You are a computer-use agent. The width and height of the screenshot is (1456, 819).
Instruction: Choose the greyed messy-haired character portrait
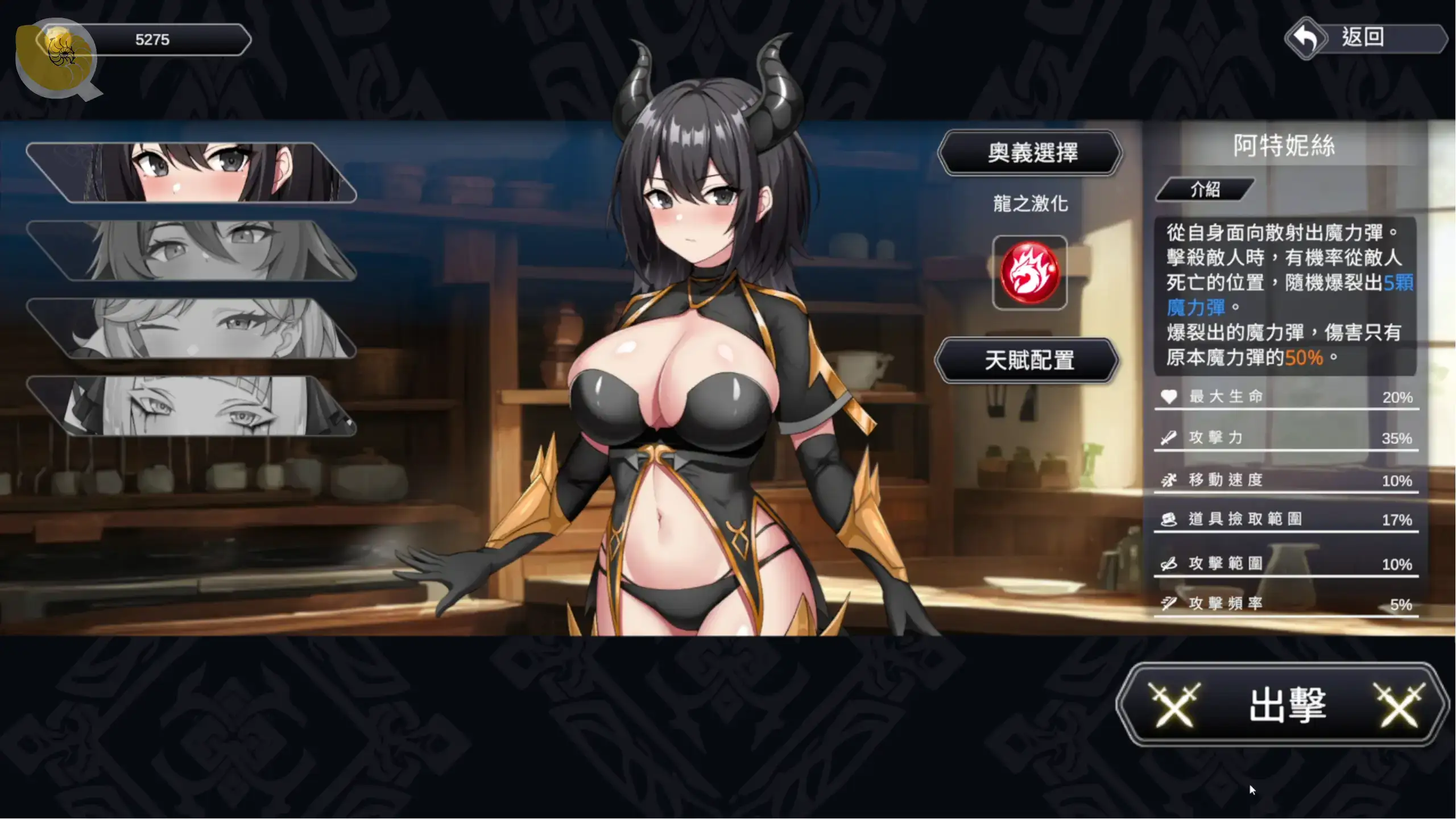pos(193,251)
